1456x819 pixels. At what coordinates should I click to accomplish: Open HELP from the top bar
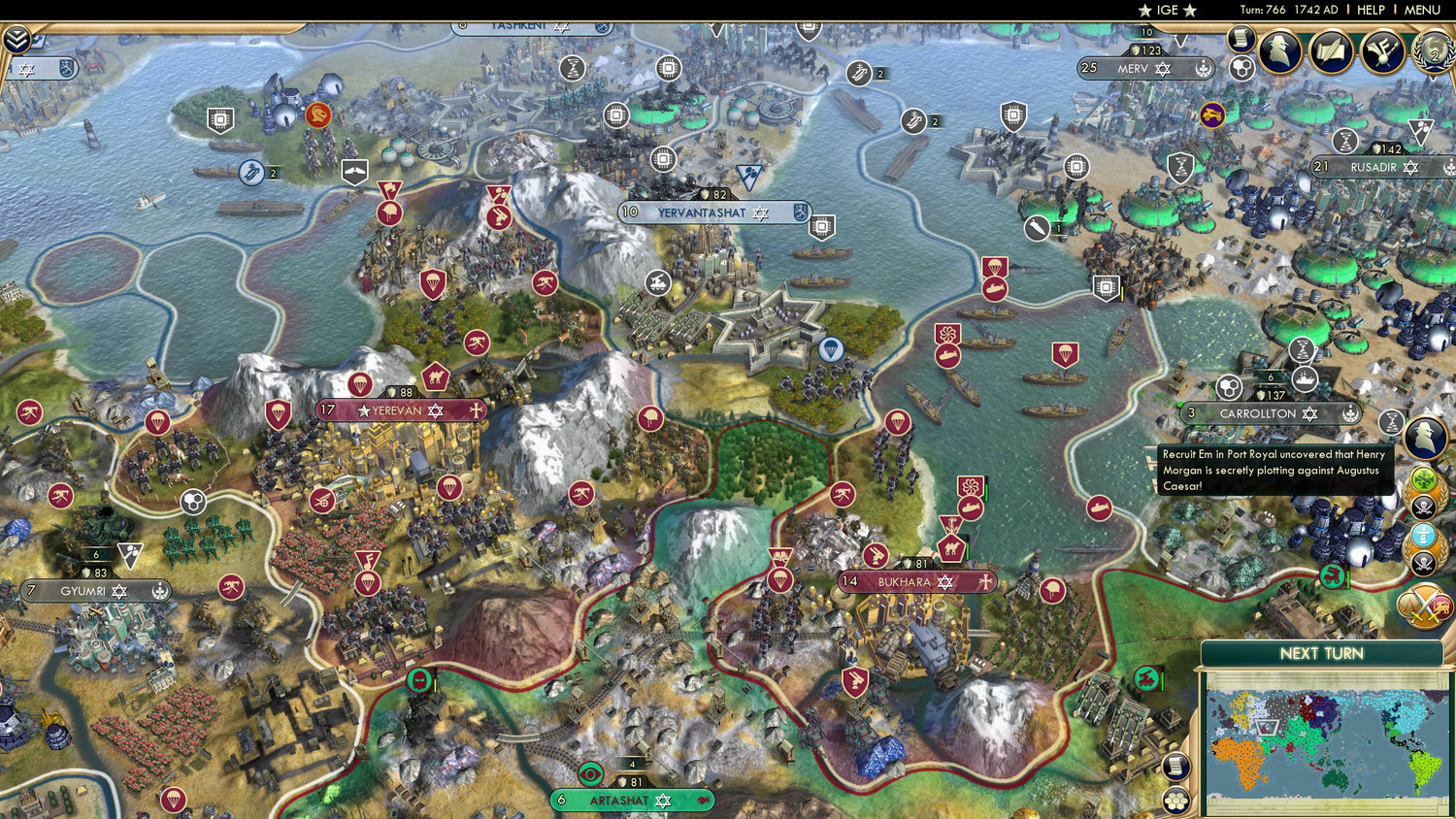tap(1372, 9)
